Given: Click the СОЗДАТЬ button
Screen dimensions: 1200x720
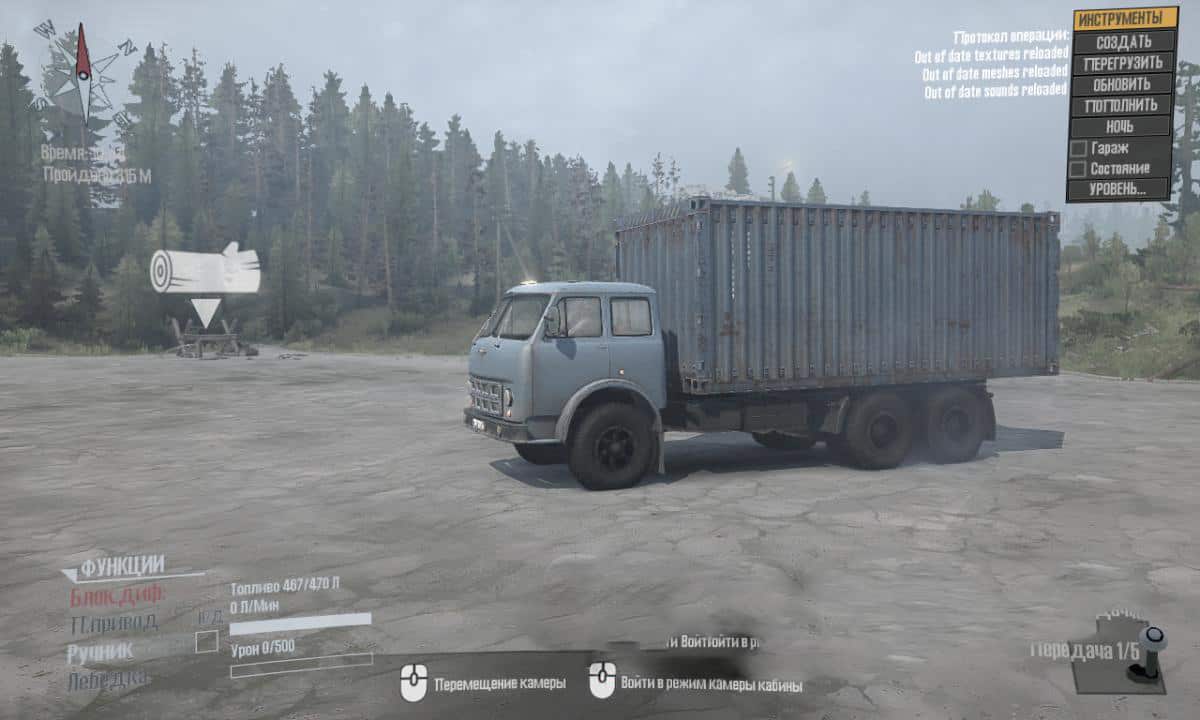Looking at the screenshot, I should tap(1122, 41).
